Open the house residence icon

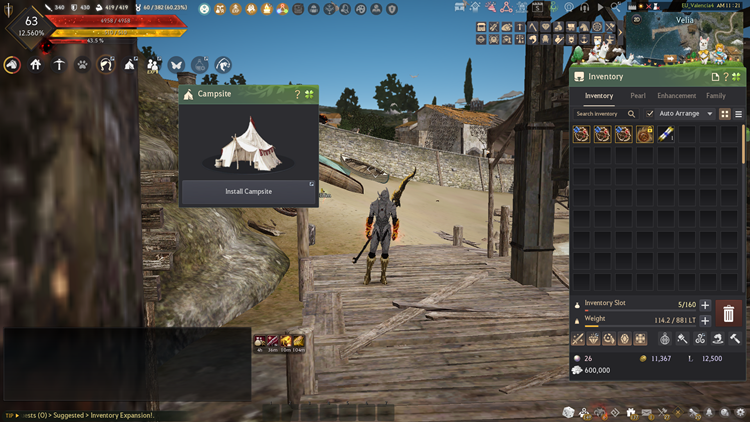pos(36,65)
